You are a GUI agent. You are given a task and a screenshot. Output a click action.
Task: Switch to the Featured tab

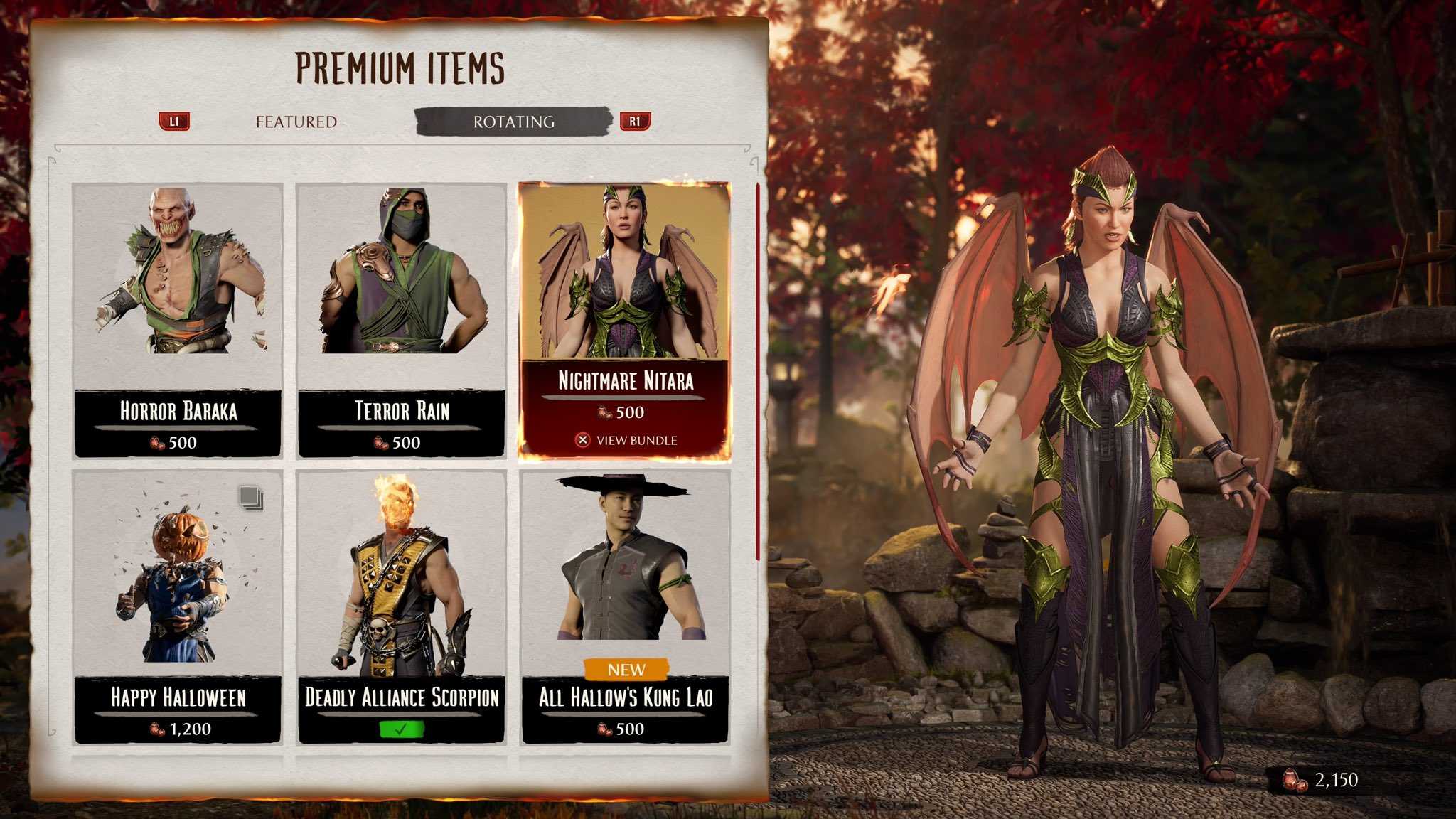(296, 122)
